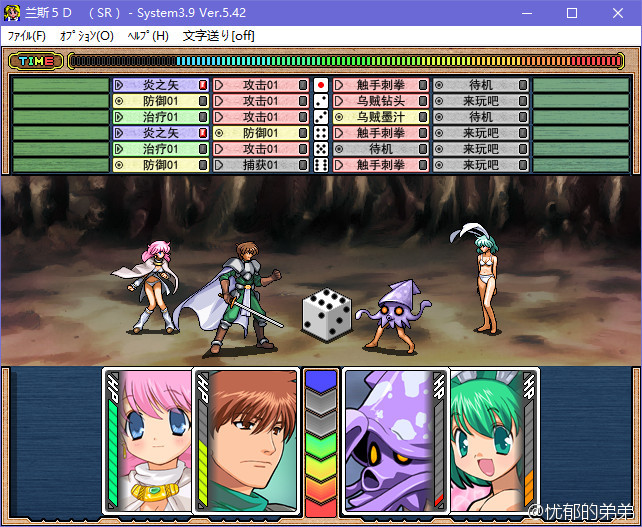
Task: Click the one-pip red die face
Action: pos(321,85)
